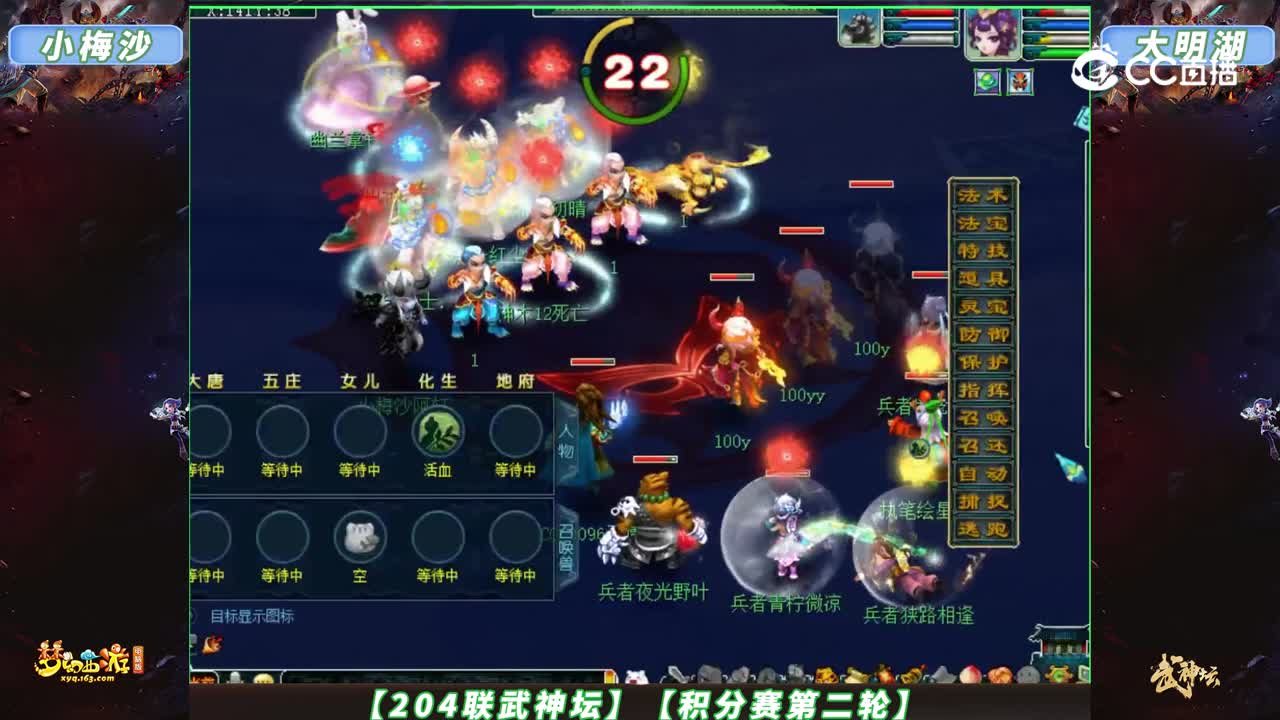Click the green hat buff icon under the avatar
Viewport: 1280px width, 720px height.
click(x=987, y=80)
